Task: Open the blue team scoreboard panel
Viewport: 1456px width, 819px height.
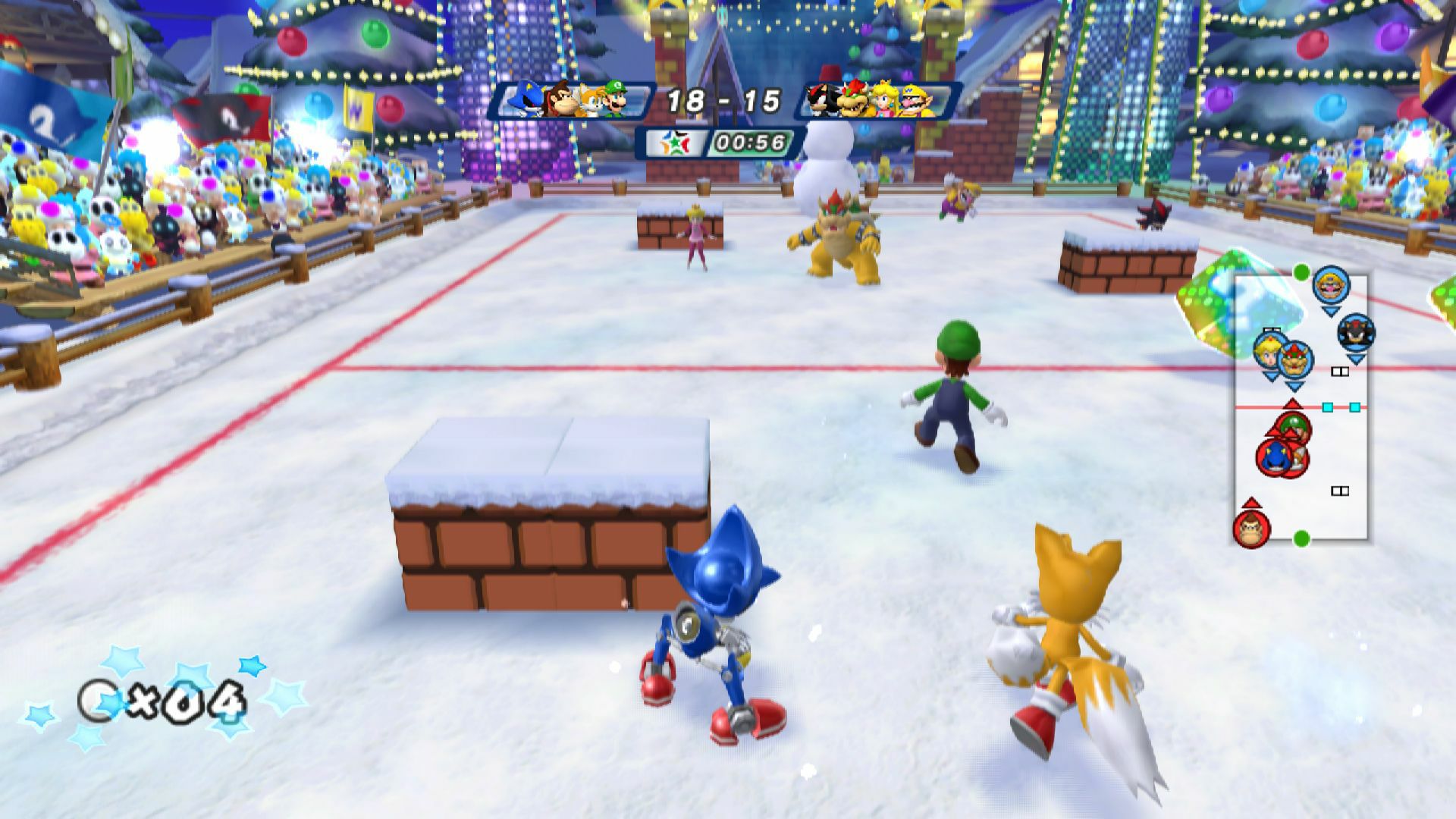Action: [x=573, y=100]
